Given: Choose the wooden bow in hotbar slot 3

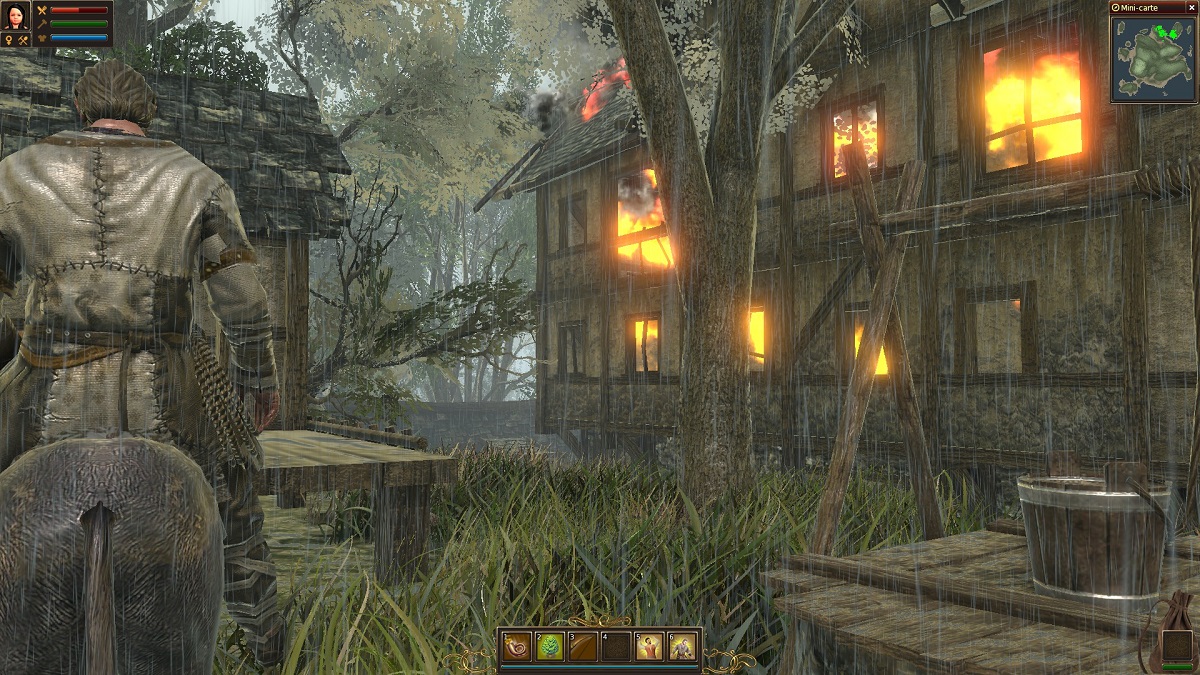Looking at the screenshot, I should [582, 647].
